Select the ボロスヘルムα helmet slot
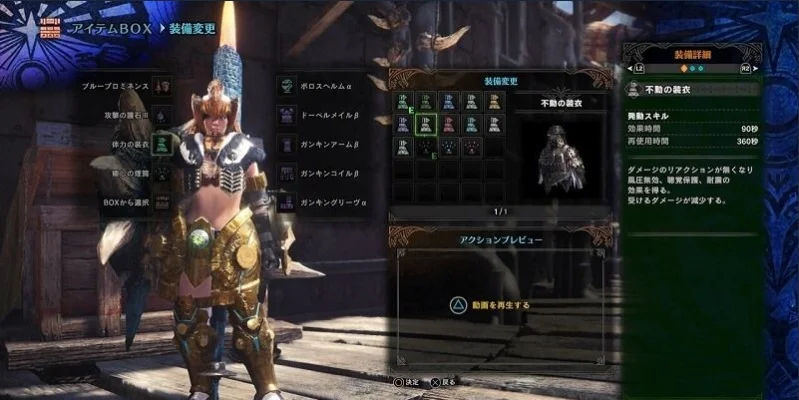Viewport: 799px width, 400px height. point(286,86)
